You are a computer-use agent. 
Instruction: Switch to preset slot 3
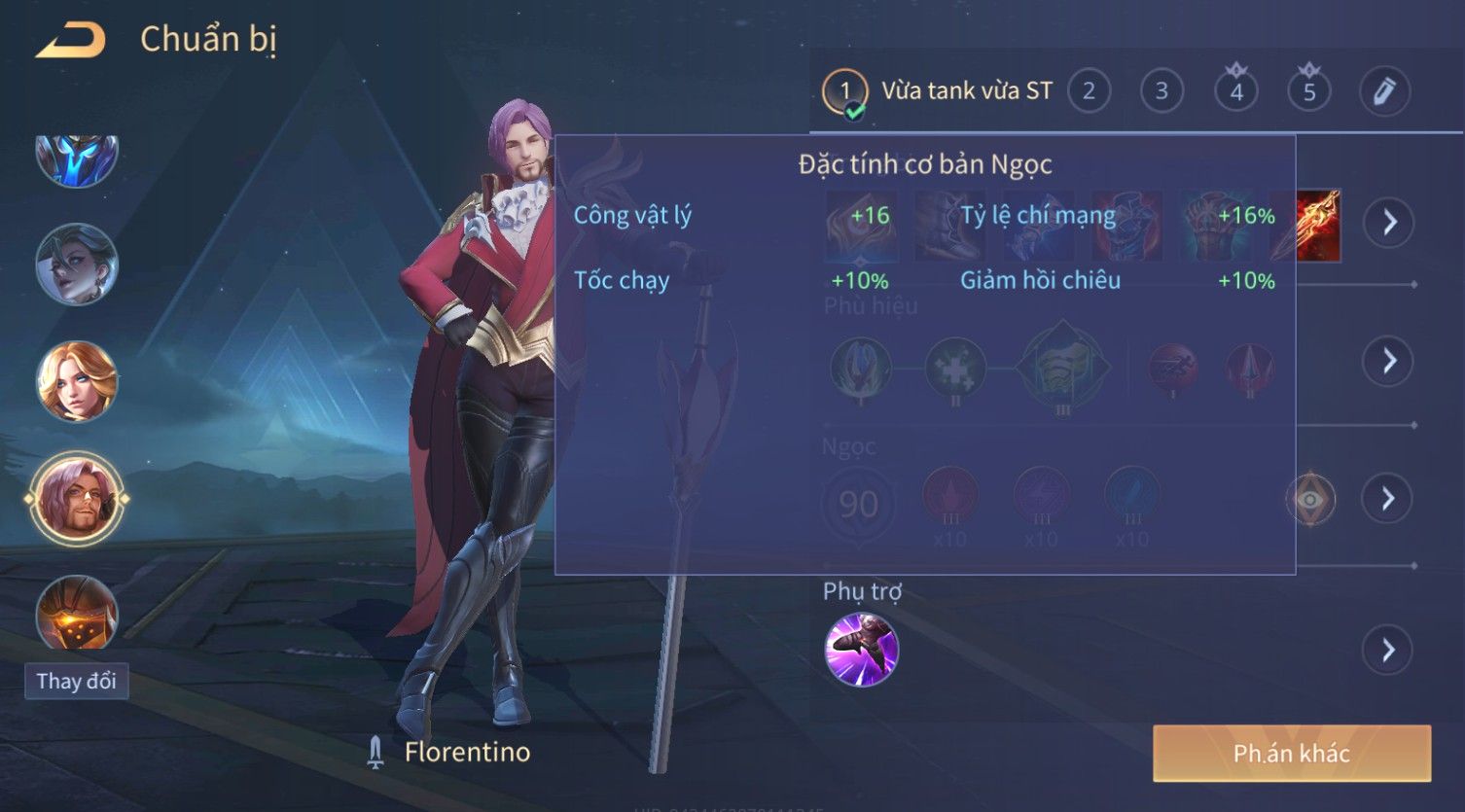1161,91
